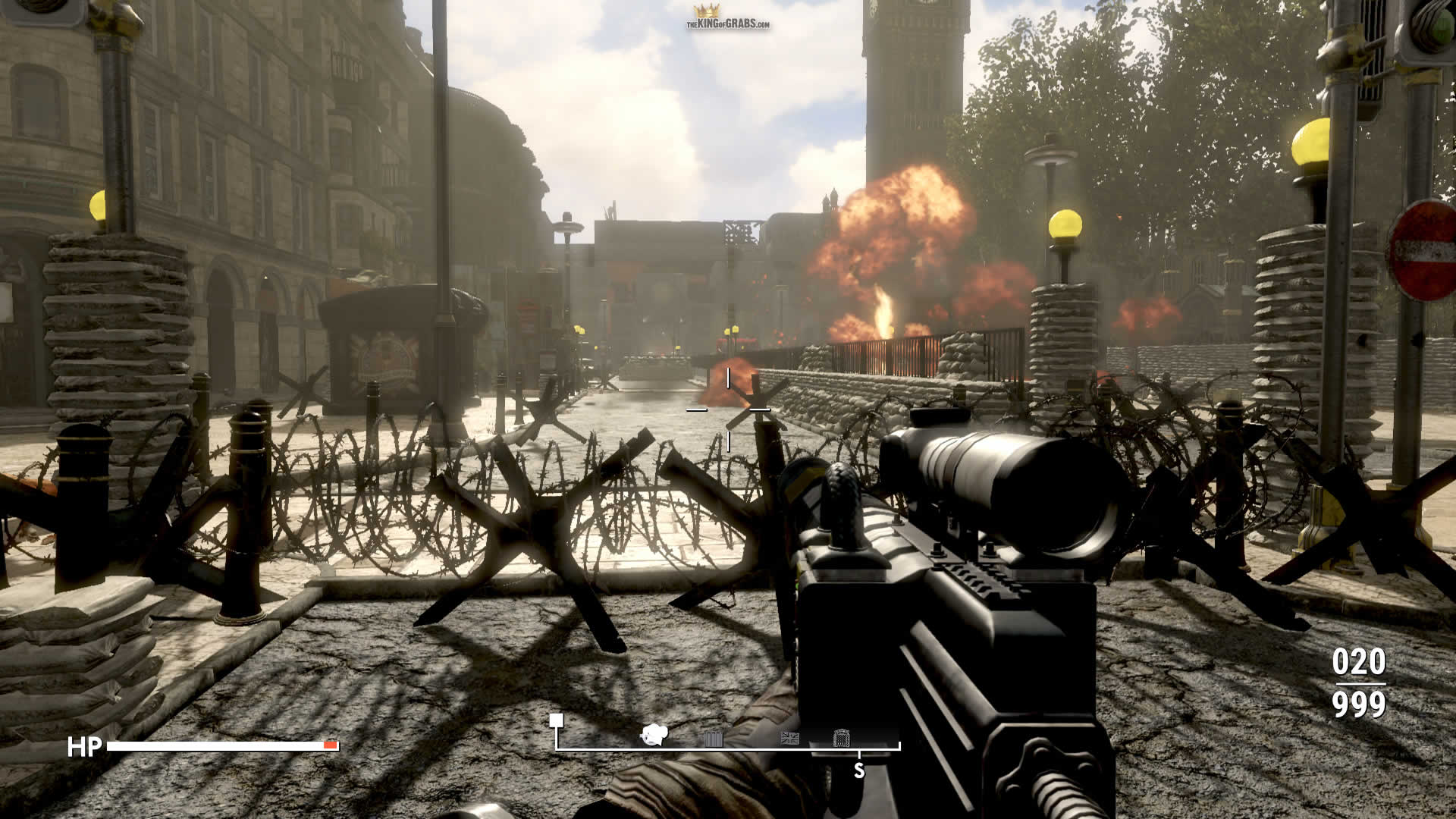Screen dimensions: 1456x819
Task: Click the white chef-hat marker on the compass
Action: 653,734
